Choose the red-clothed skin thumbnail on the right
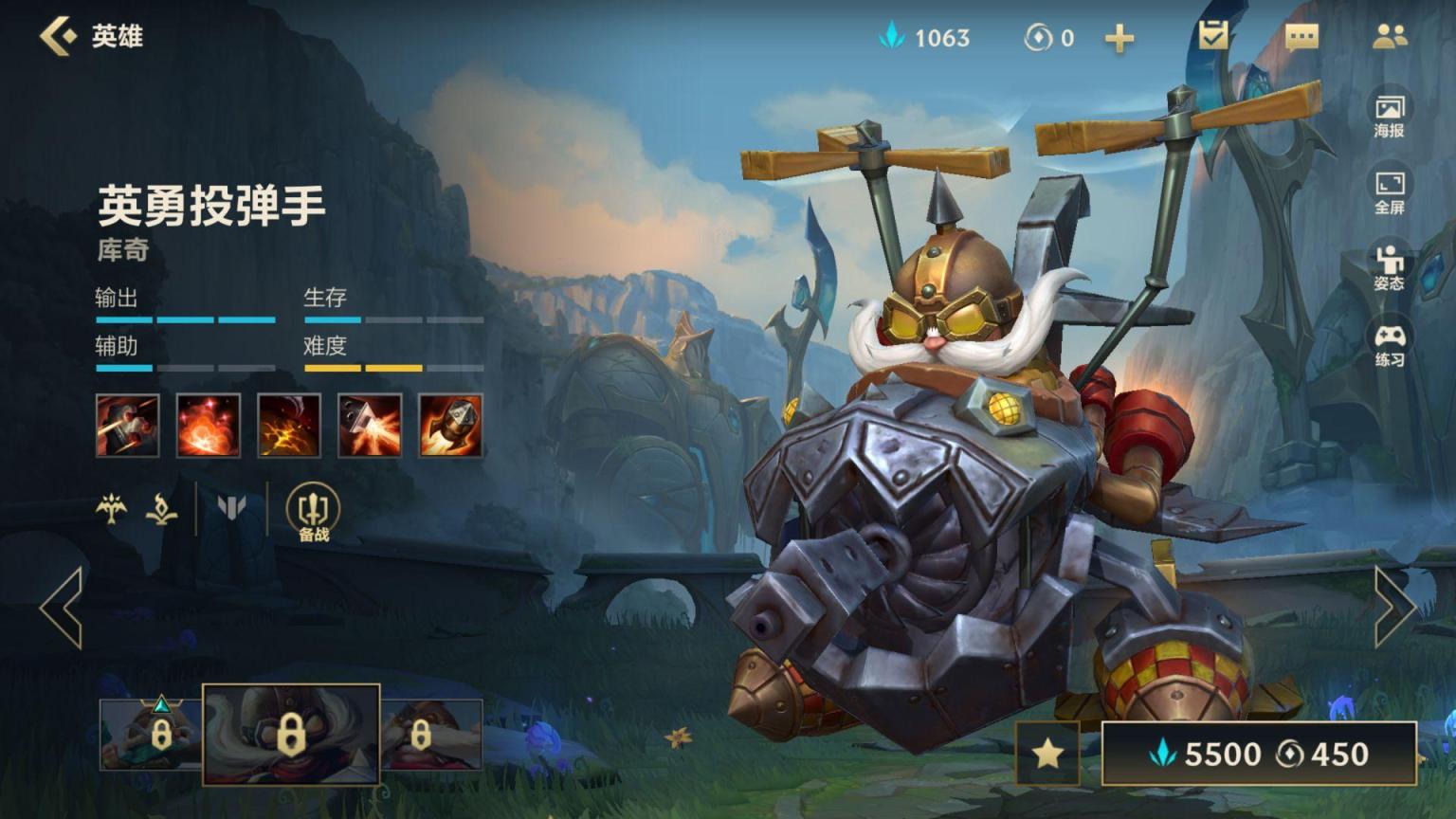 click(431, 734)
